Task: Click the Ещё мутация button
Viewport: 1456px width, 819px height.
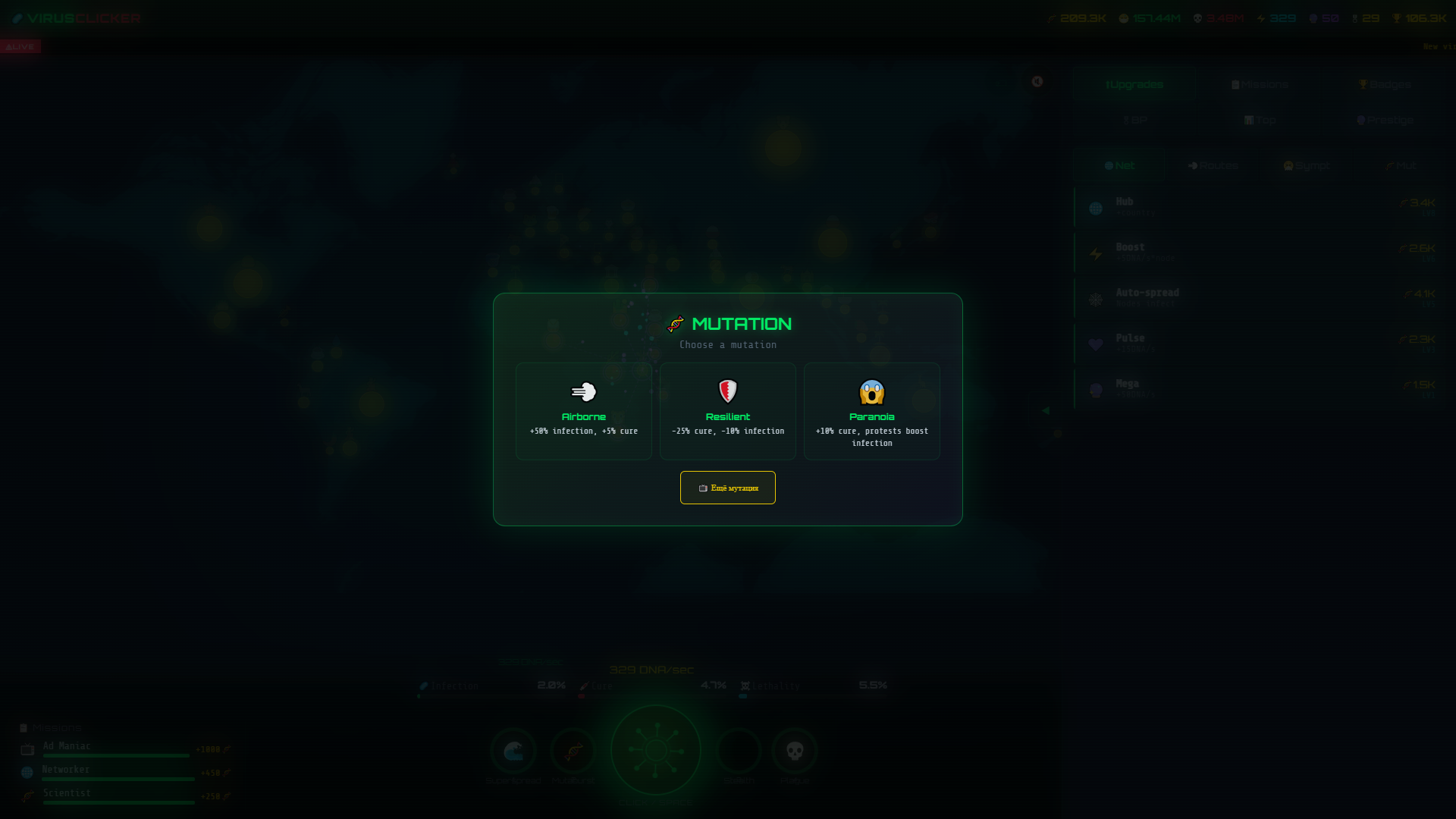Action: click(727, 488)
